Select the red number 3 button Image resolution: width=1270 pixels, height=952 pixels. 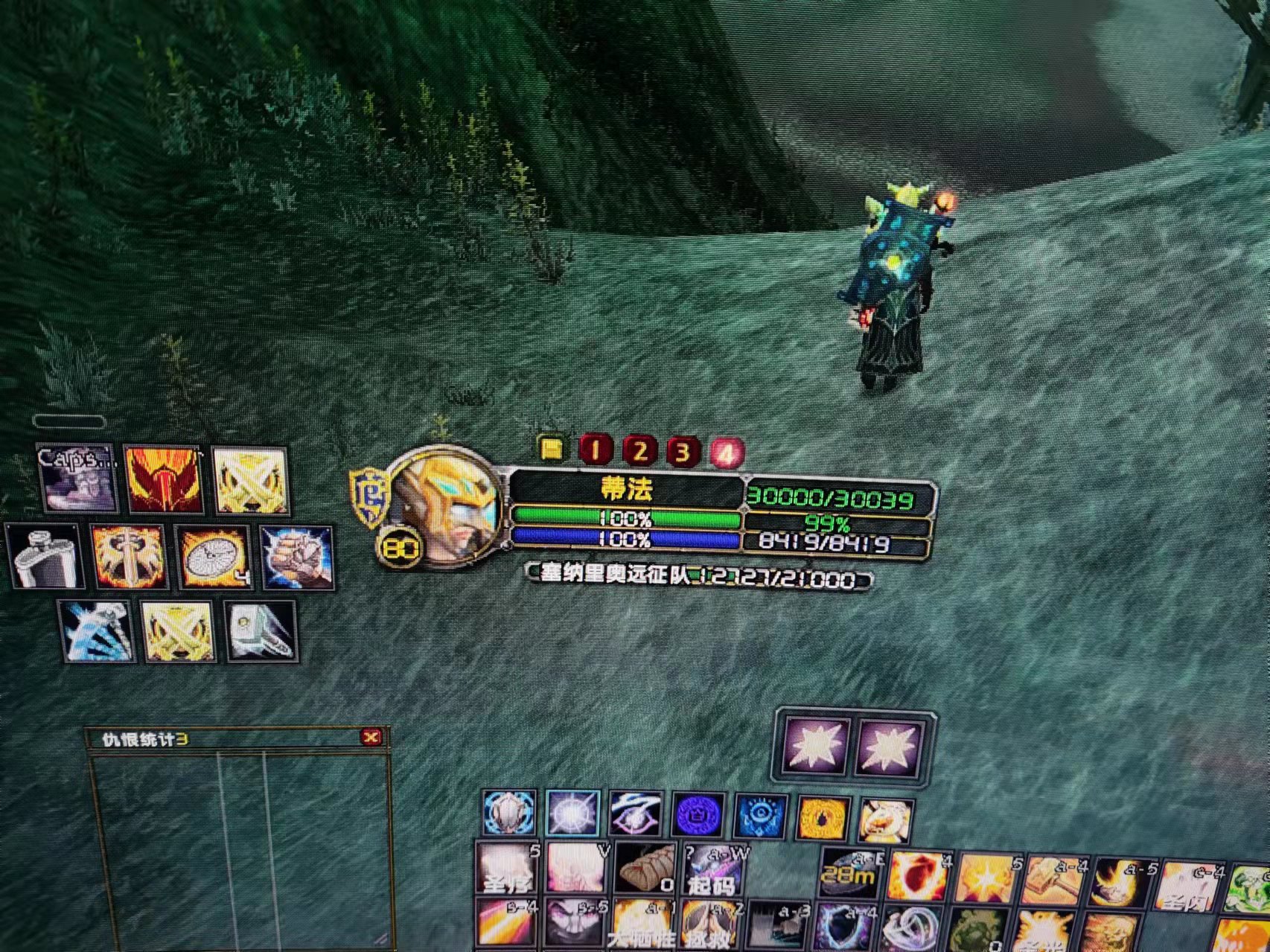pyautogui.click(x=682, y=451)
